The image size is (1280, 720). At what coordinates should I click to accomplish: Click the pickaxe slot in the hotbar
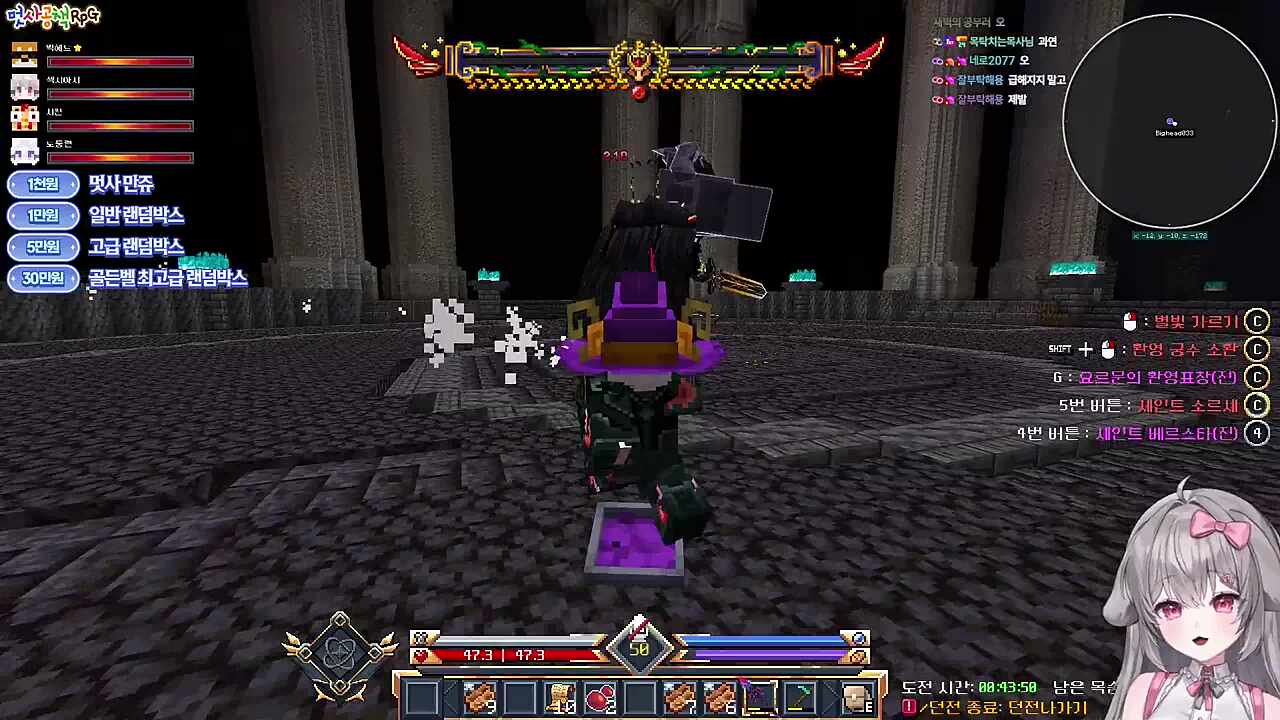click(x=799, y=697)
